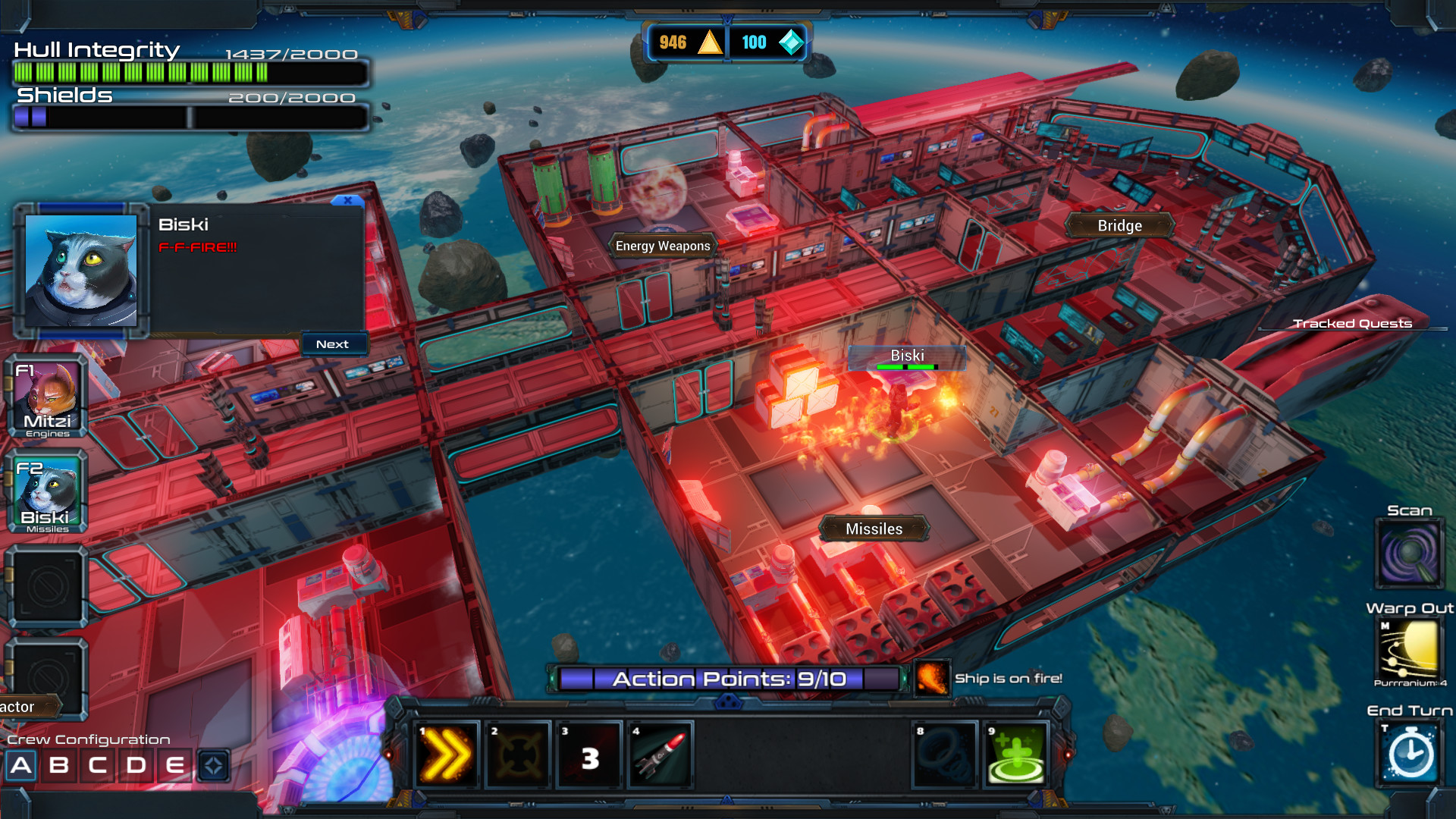Select crew member Mitzi portrait

click(47, 397)
